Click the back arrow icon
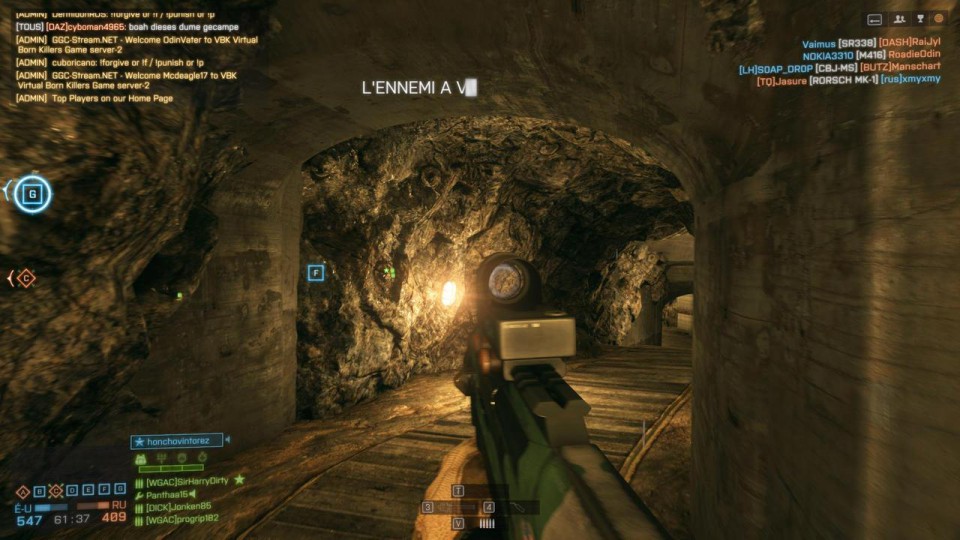960x540 pixels. (x=875, y=18)
